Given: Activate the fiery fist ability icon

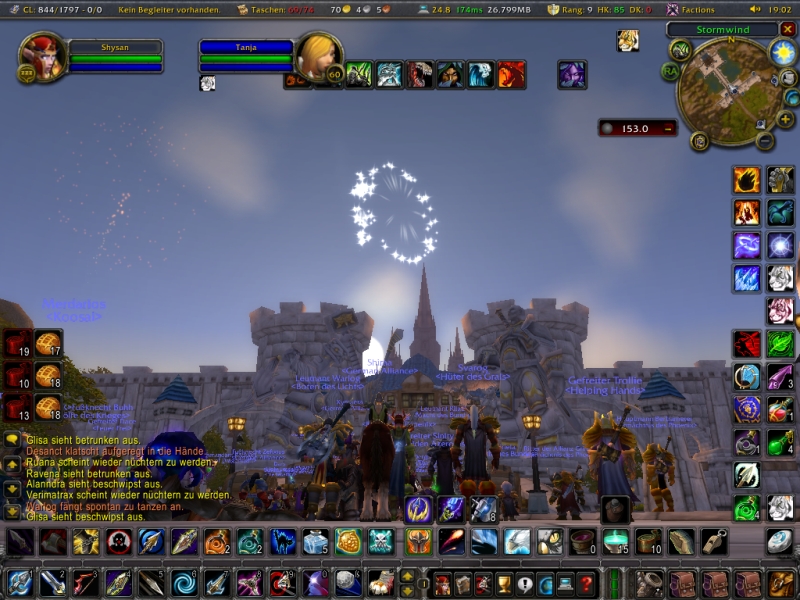Looking at the screenshot, I should click(746, 180).
